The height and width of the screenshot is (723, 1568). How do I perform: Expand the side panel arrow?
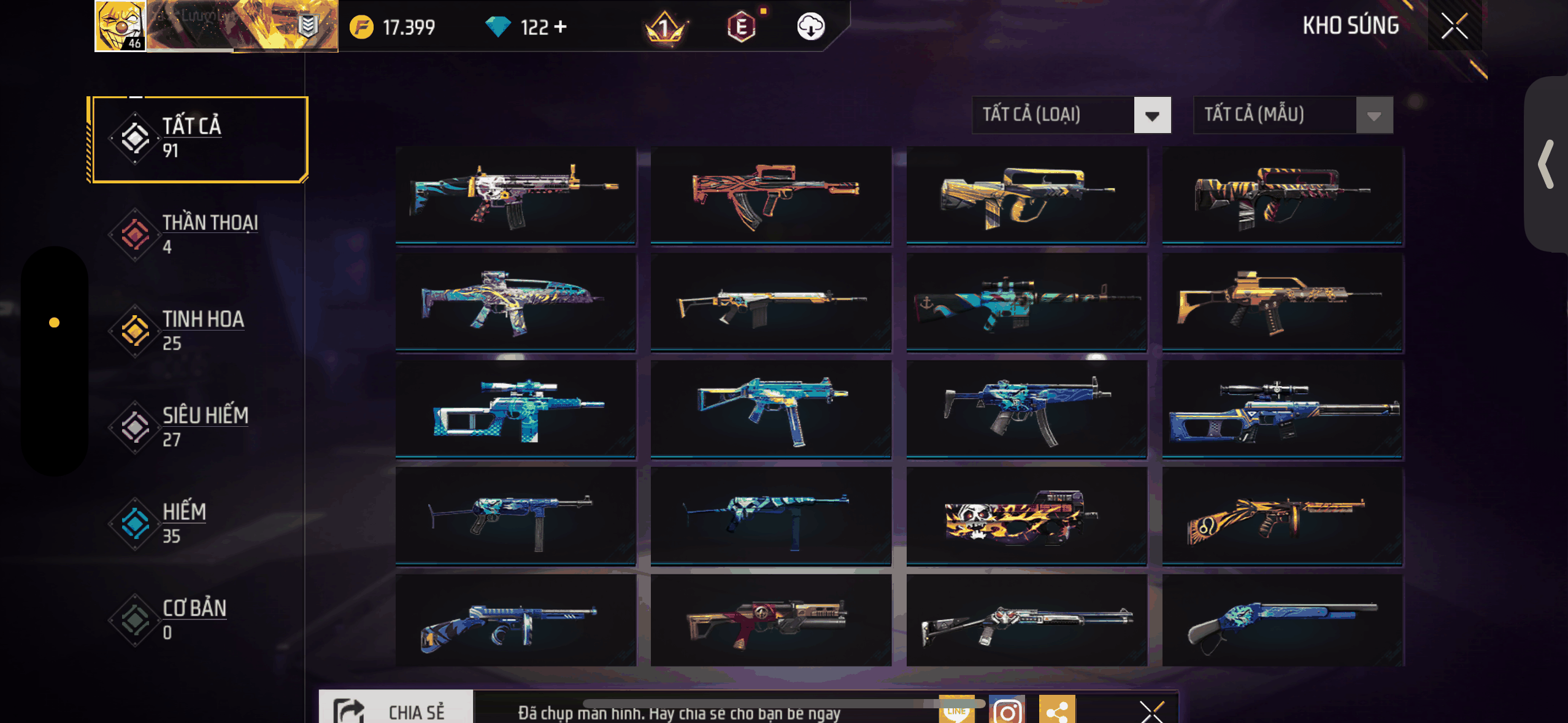click(x=1546, y=164)
